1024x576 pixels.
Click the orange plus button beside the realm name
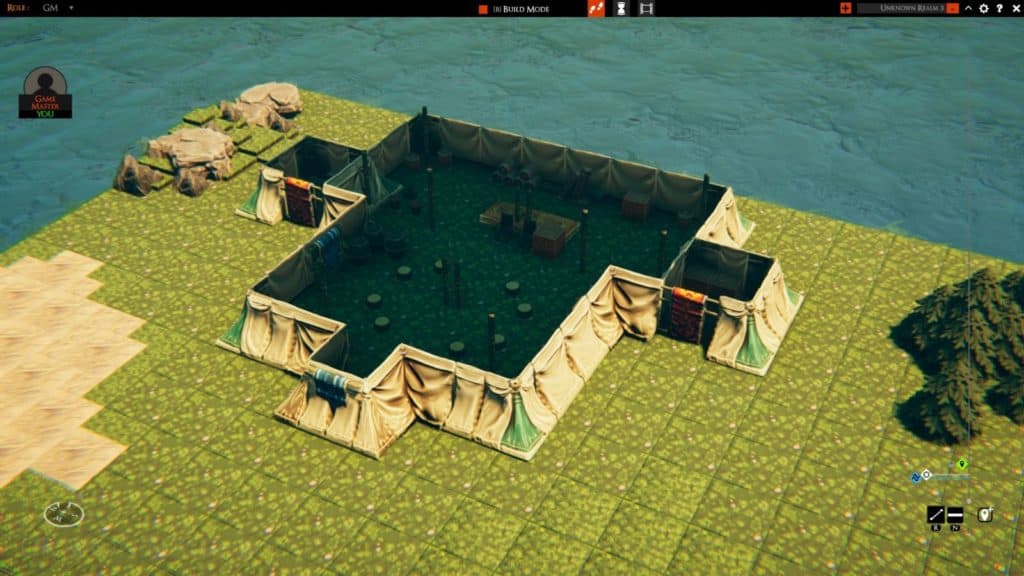point(846,9)
